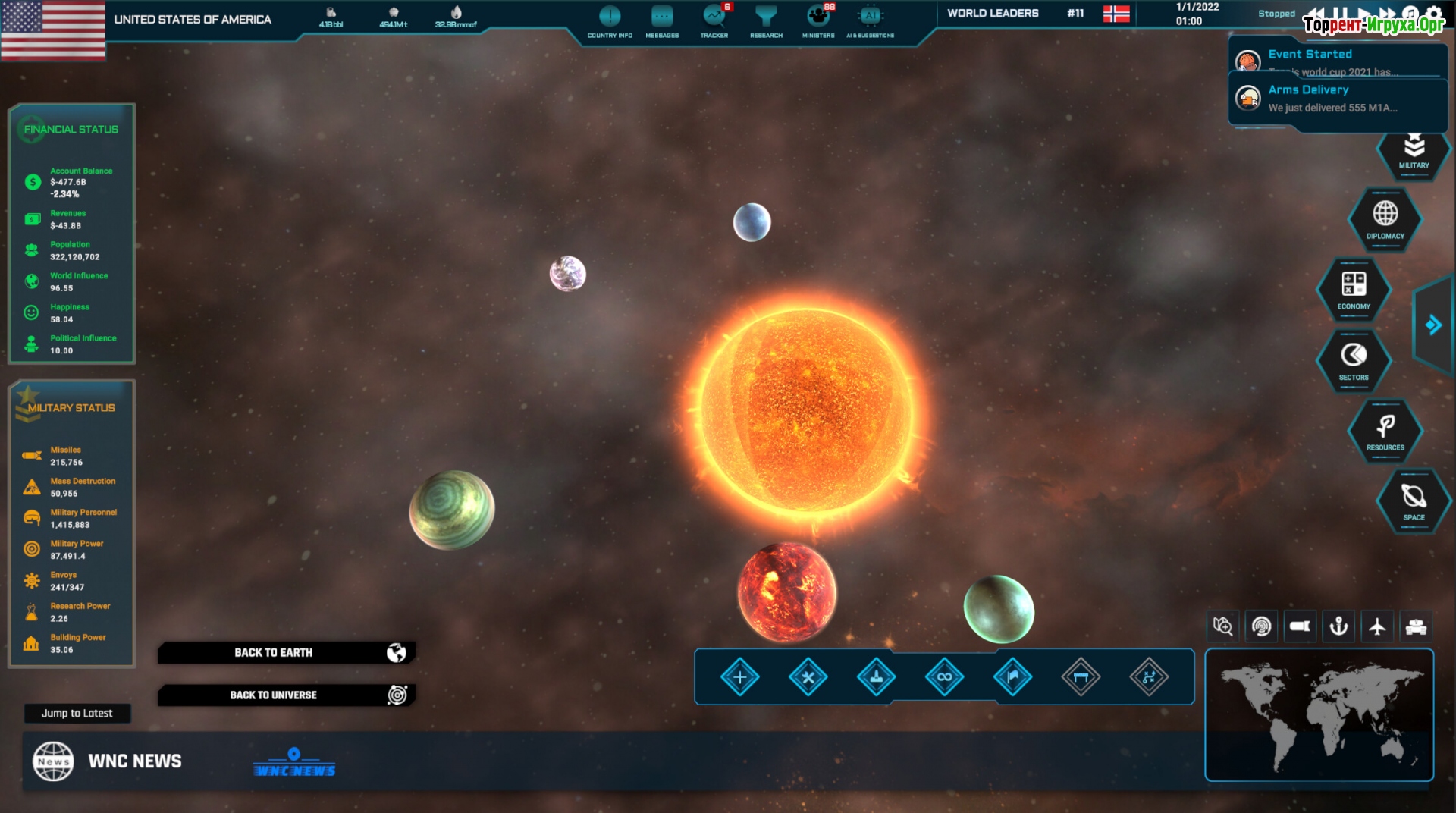Open the Resources menu
This screenshot has width=1456, height=813.
pos(1385,431)
